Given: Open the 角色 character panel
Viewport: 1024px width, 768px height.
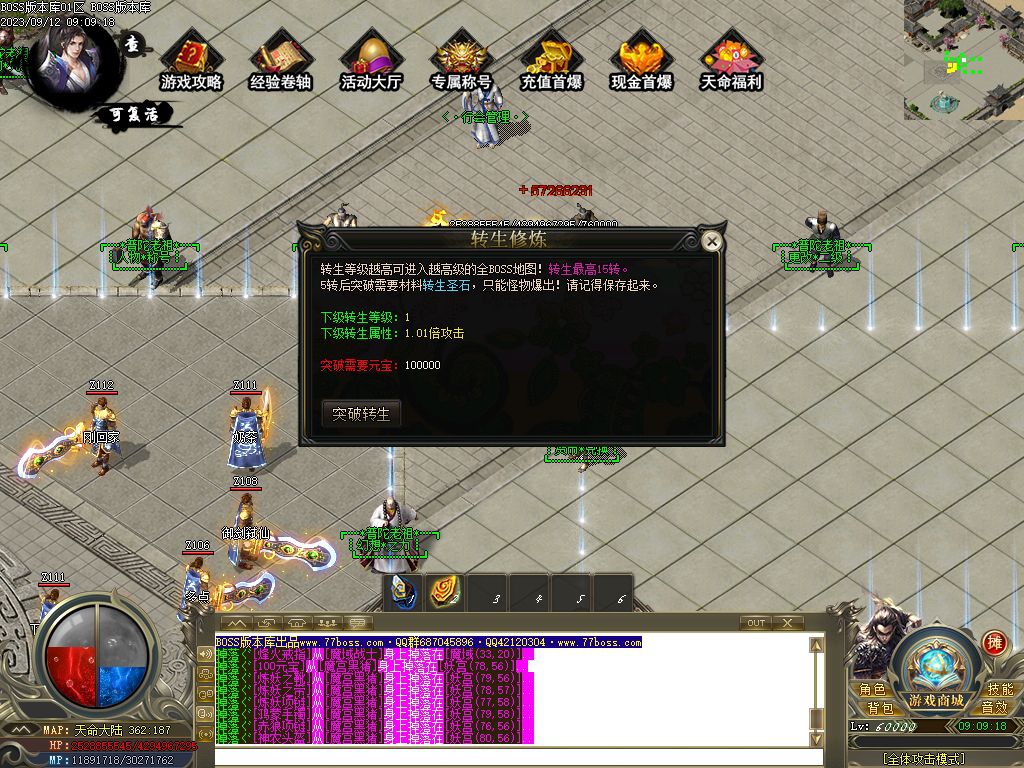Looking at the screenshot, I should point(872,689).
